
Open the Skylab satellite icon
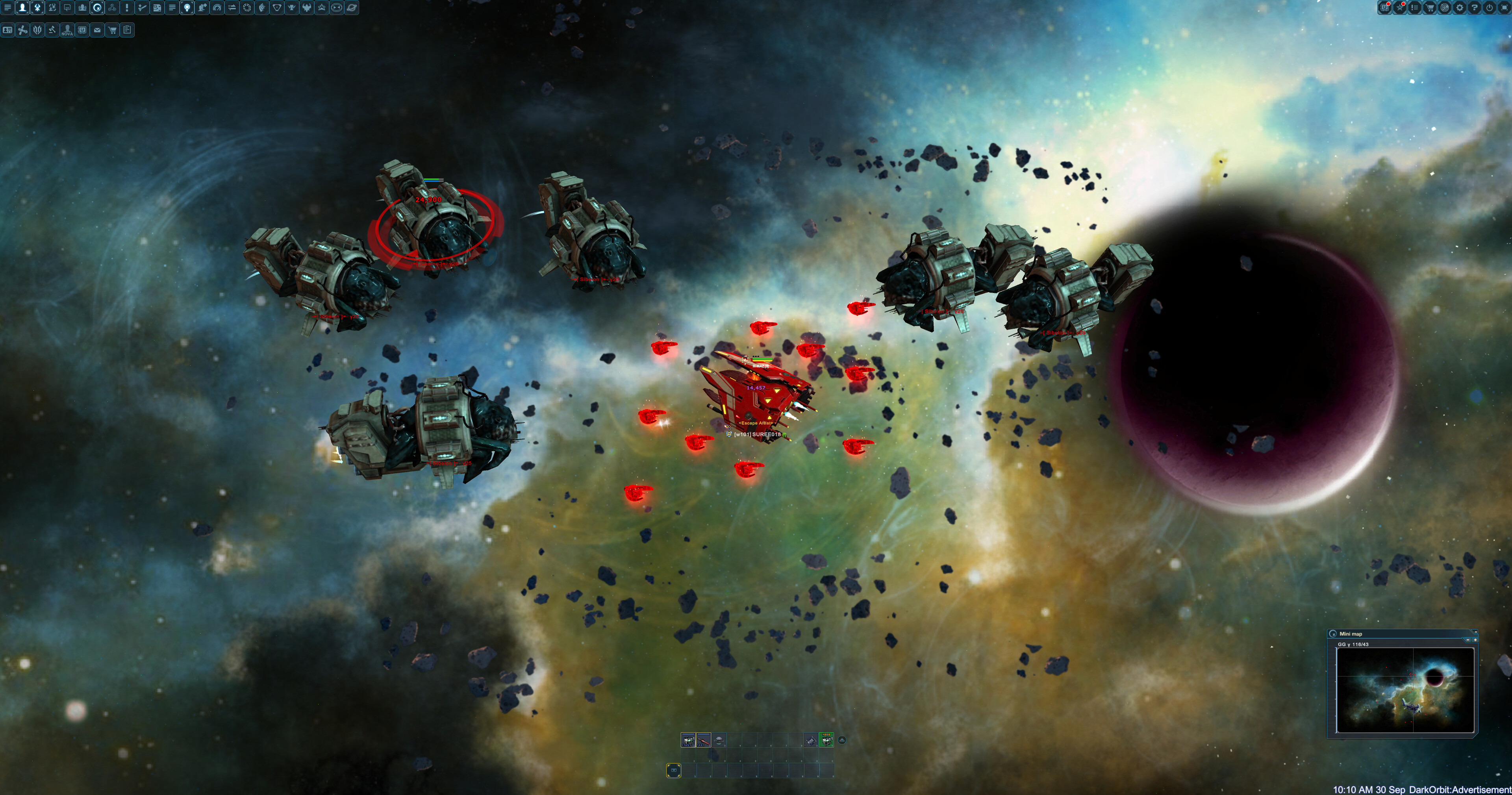point(23,30)
